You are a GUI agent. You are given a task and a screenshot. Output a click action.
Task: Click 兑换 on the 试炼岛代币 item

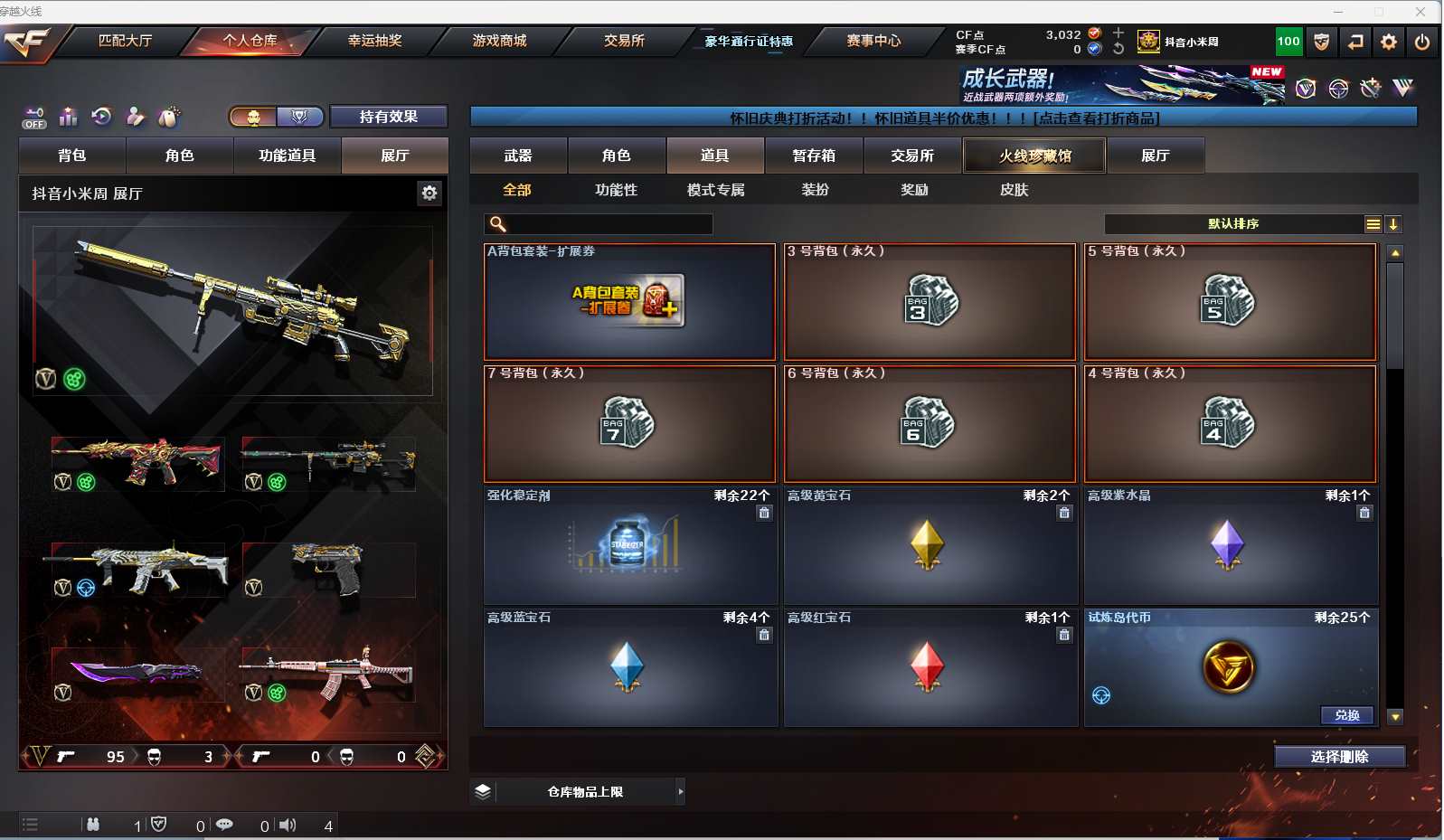coord(1346,715)
